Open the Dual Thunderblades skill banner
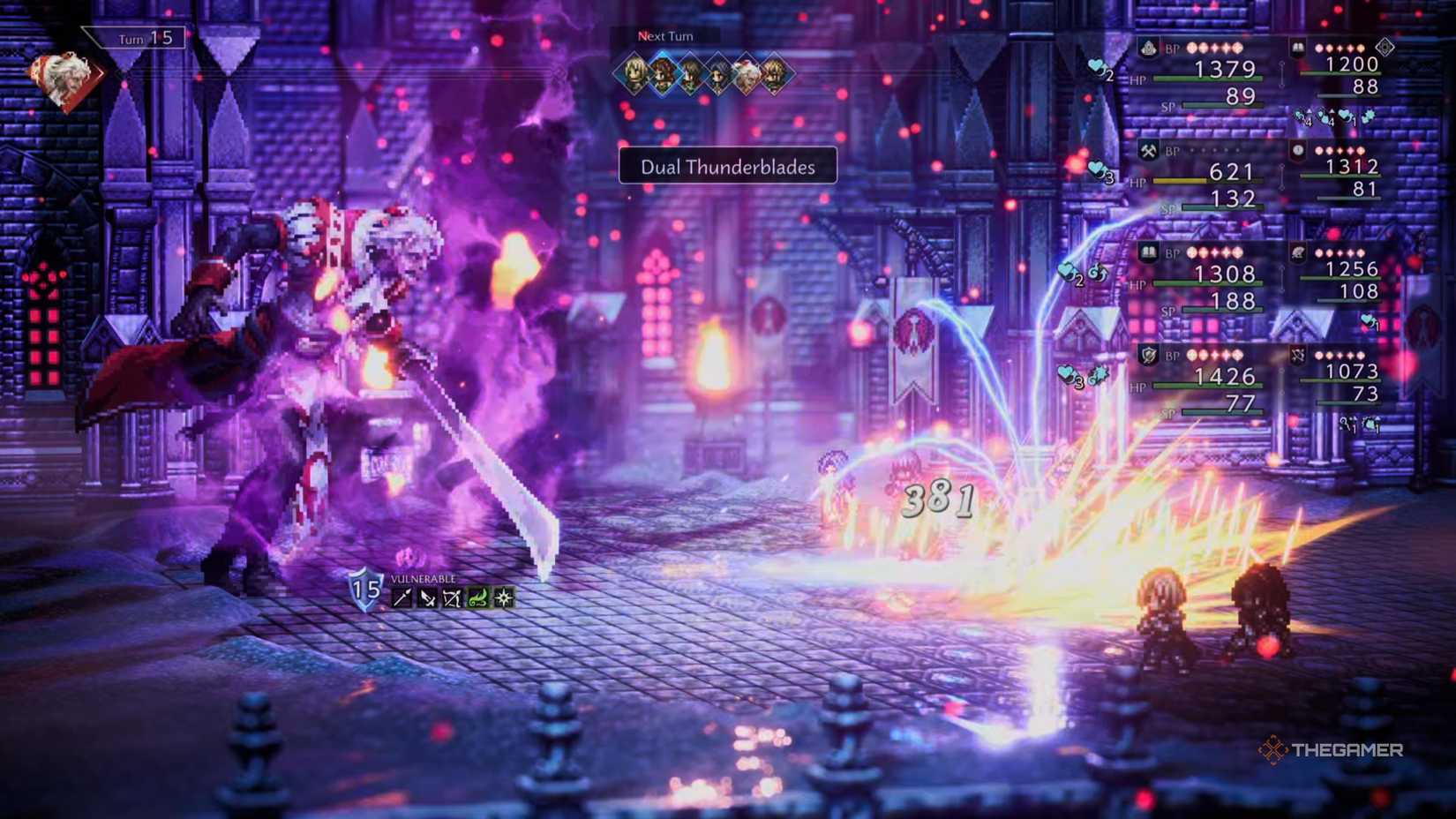This screenshot has height=819, width=1456. (727, 168)
